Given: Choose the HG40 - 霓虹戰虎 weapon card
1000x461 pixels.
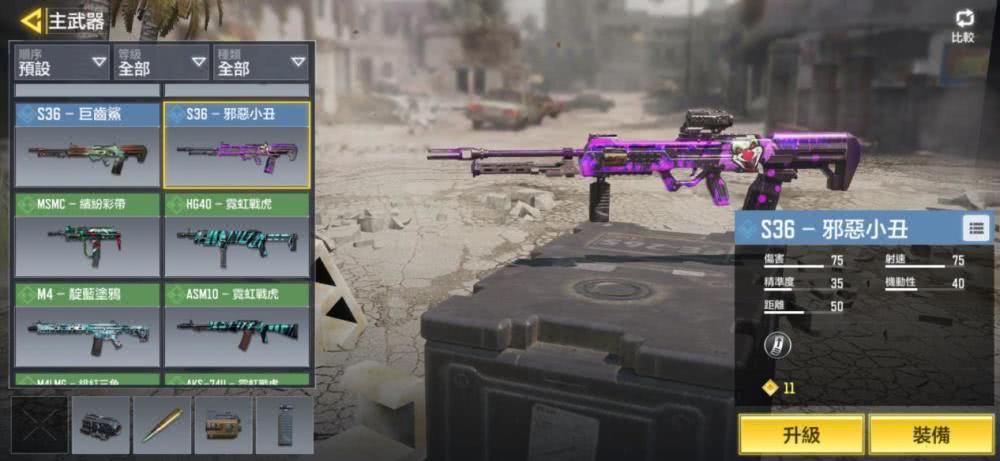Looking at the screenshot, I should tap(236, 235).
